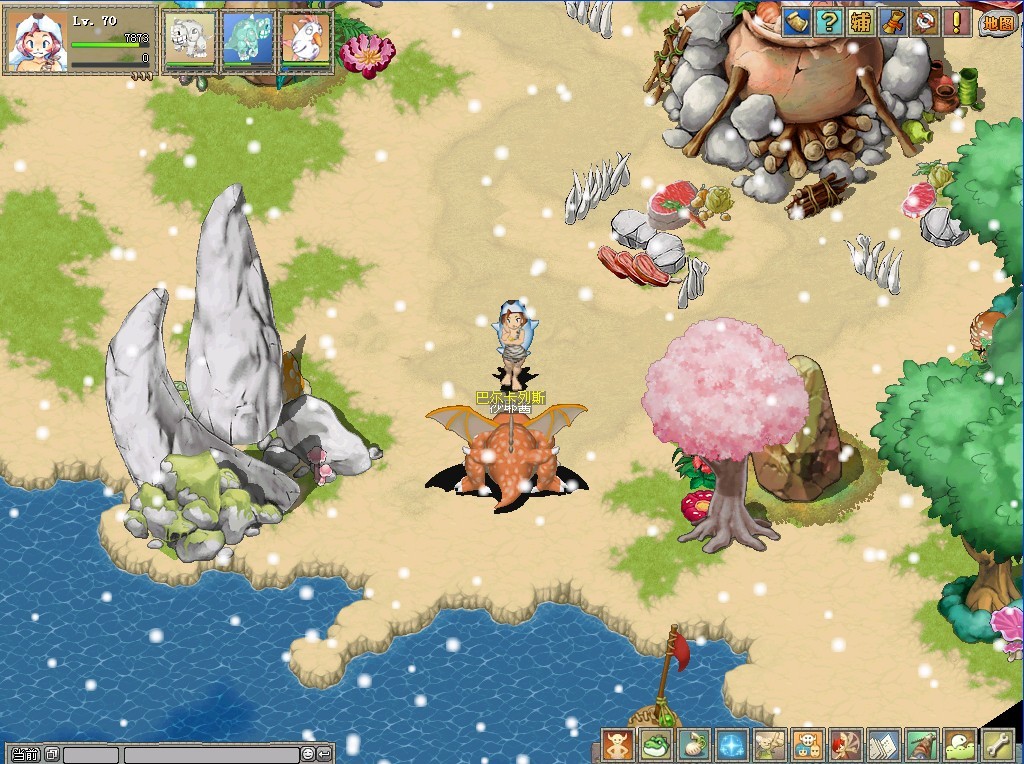Select the player character portrait
Screen dimensions: 1024x764
tap(34, 41)
